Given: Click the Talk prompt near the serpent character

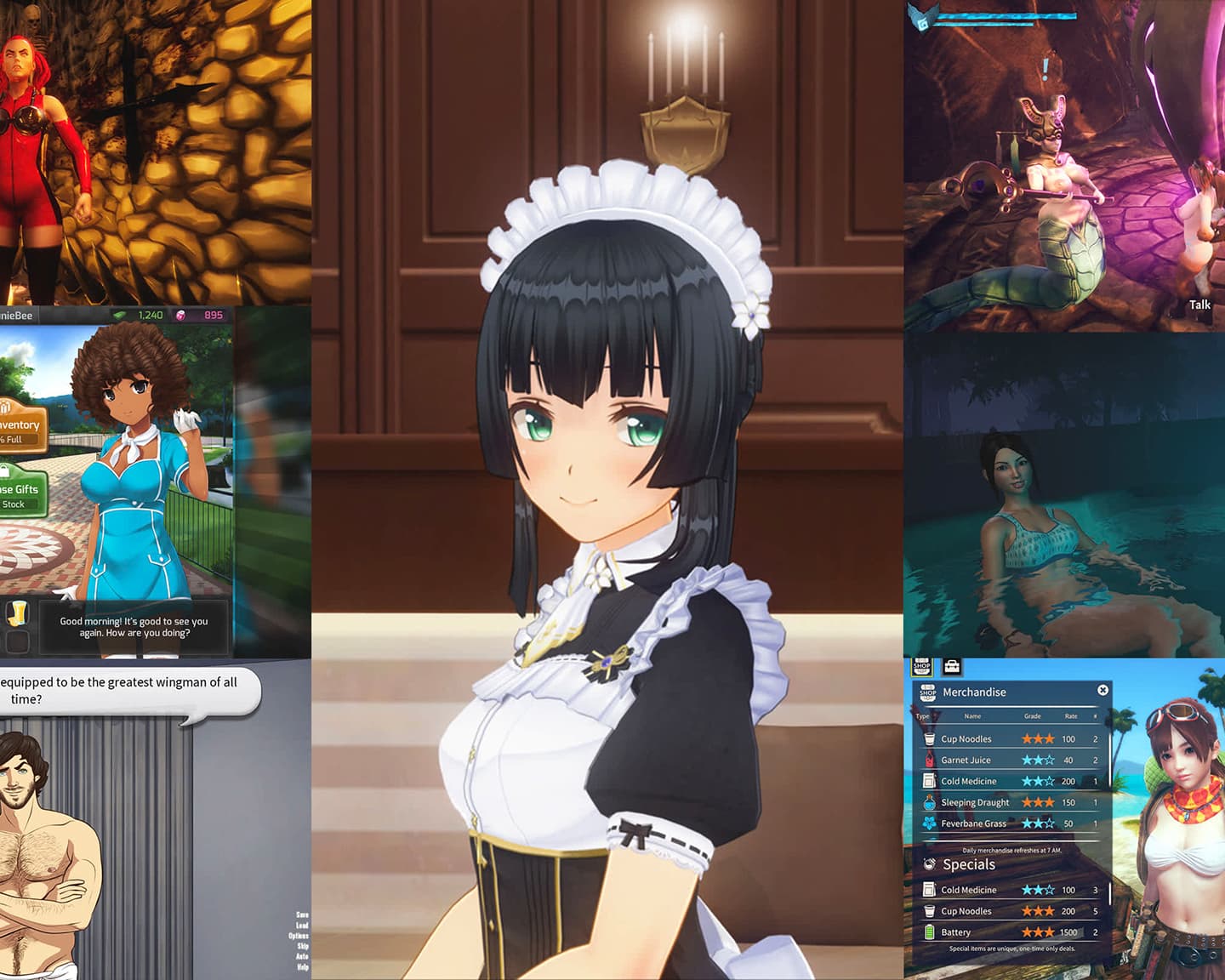Looking at the screenshot, I should pyautogui.click(x=1199, y=305).
